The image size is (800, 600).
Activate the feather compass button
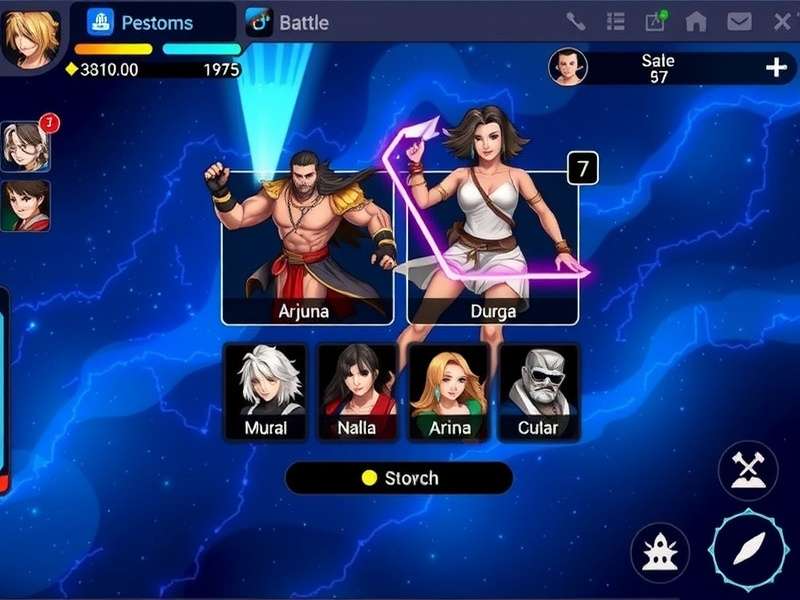click(x=749, y=550)
